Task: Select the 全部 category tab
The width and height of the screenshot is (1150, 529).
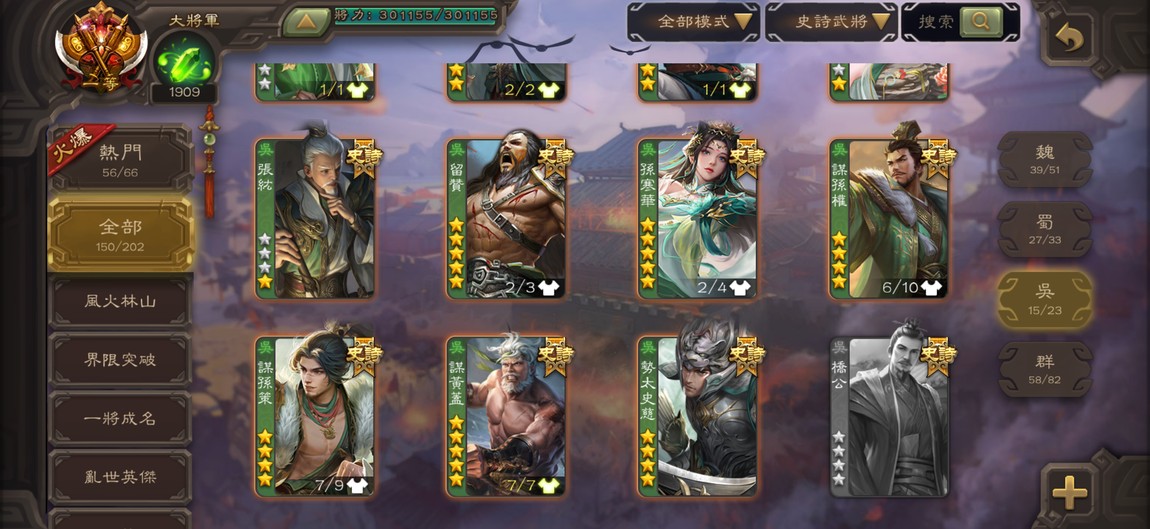Action: coord(120,234)
